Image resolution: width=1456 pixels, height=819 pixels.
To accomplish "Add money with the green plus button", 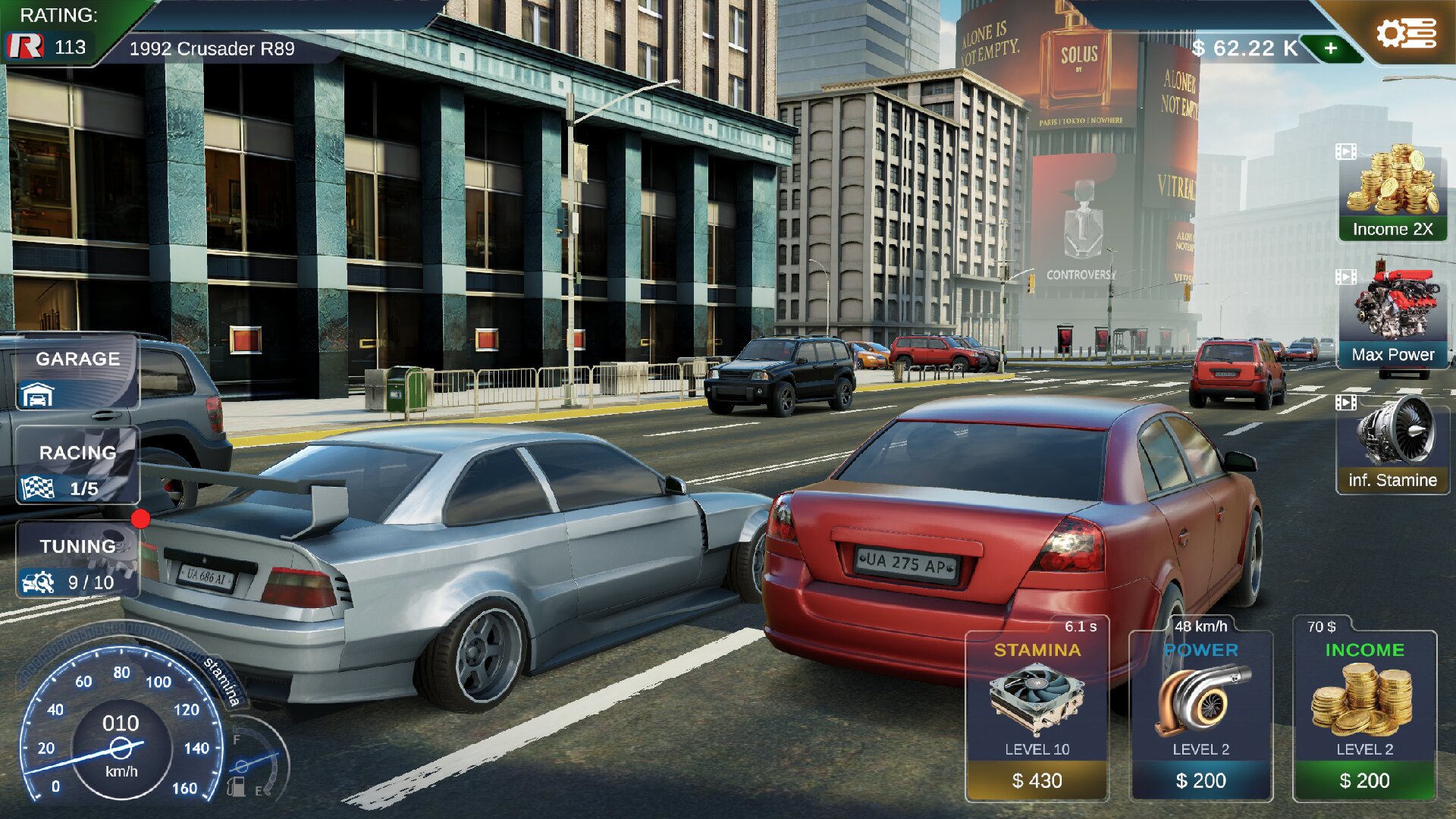I will pyautogui.click(x=1331, y=49).
